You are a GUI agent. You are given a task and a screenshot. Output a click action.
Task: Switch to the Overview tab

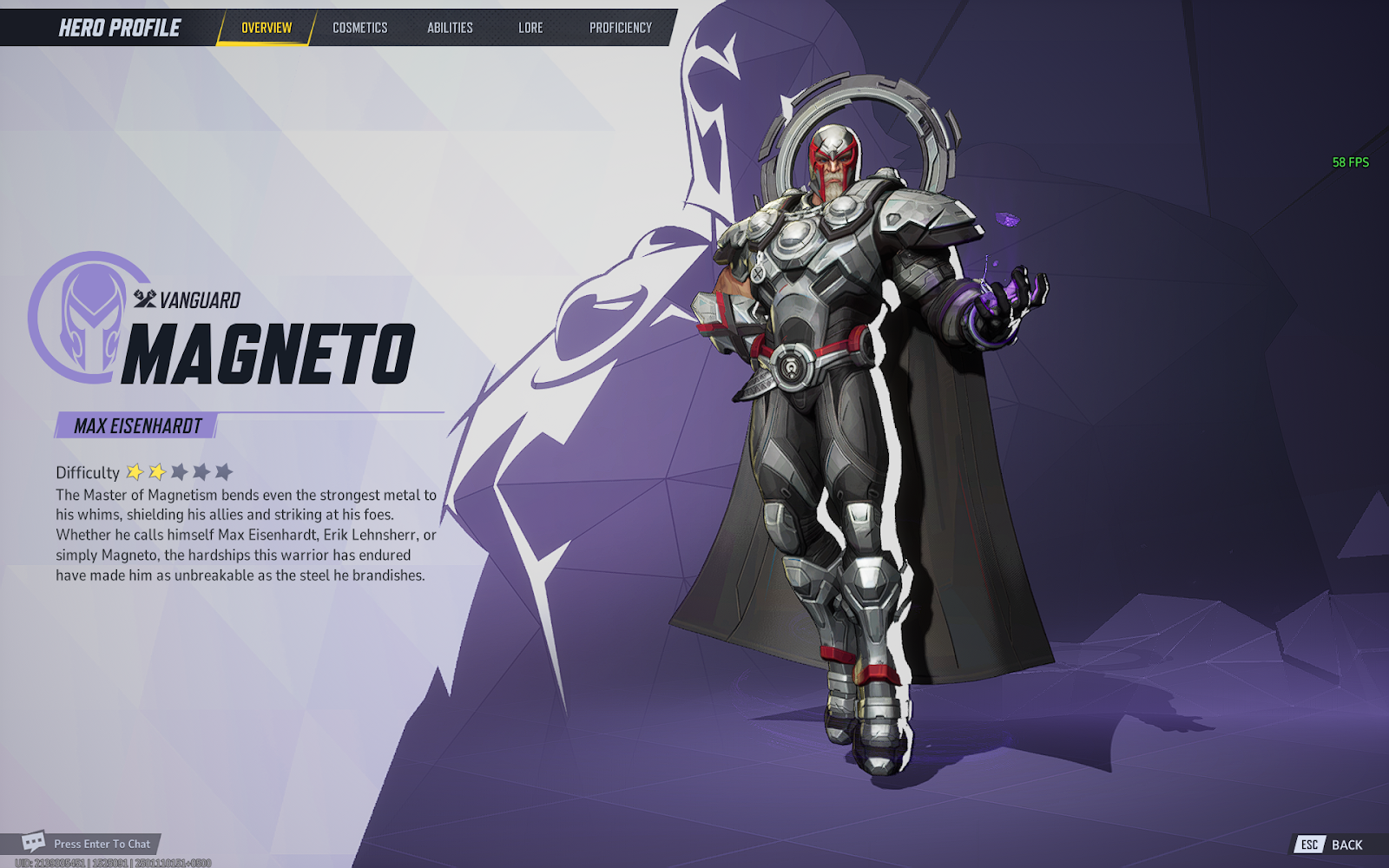coord(267,28)
